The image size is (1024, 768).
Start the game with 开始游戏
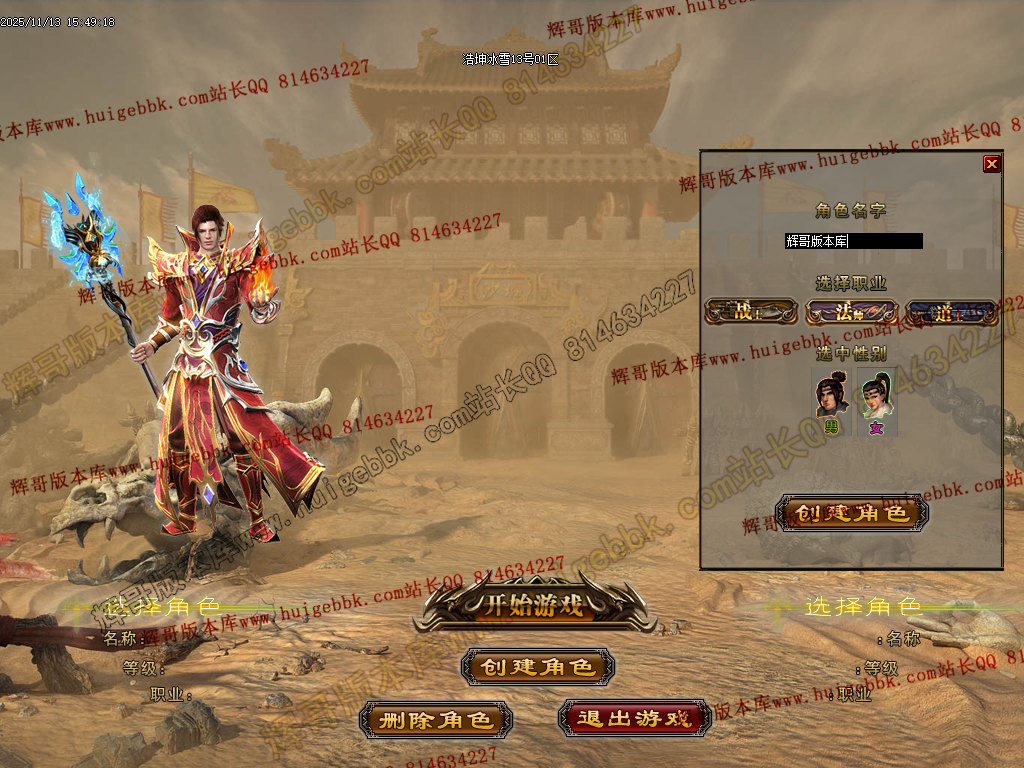point(534,605)
